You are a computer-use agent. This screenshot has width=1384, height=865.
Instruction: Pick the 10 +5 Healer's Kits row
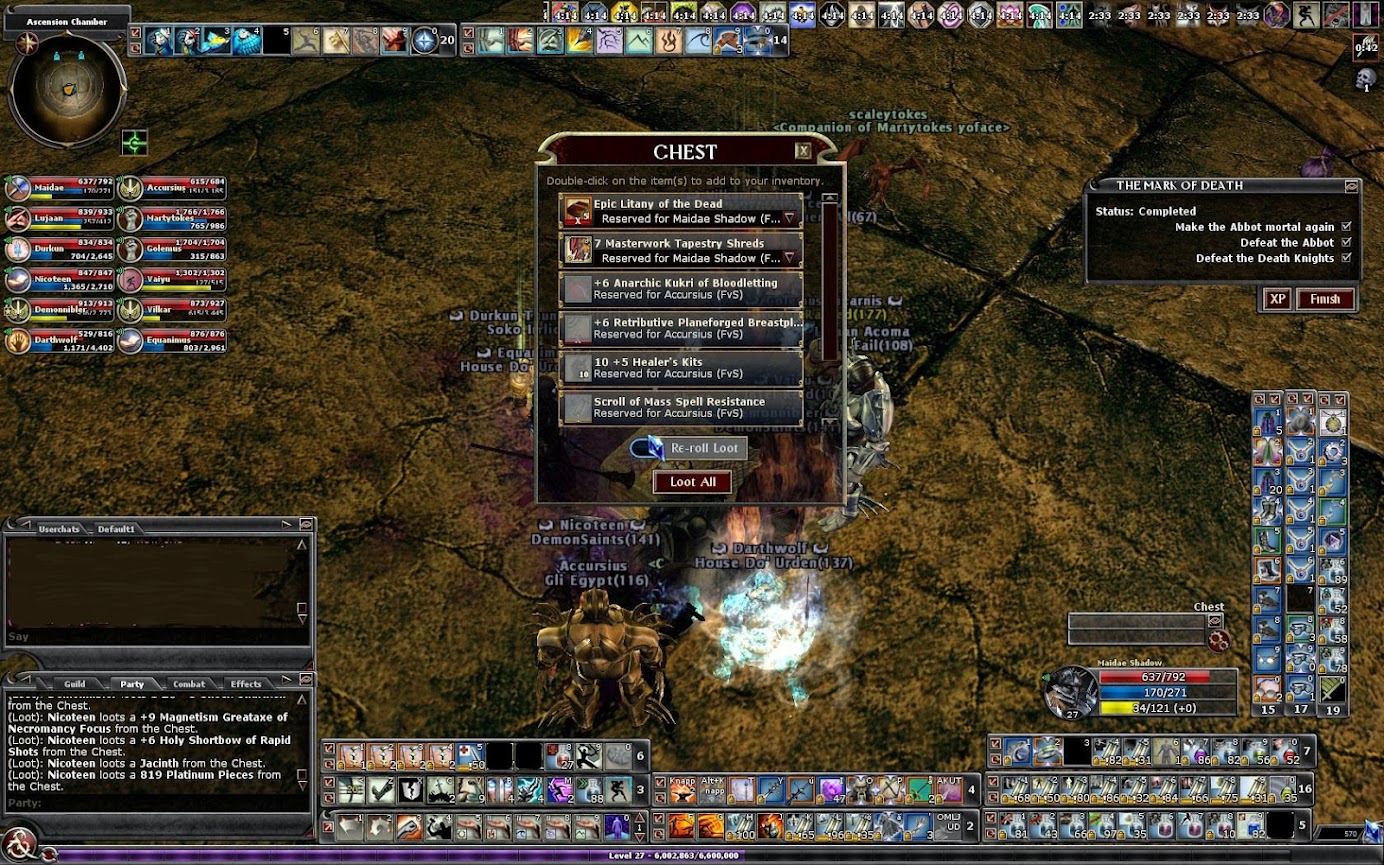(680, 368)
